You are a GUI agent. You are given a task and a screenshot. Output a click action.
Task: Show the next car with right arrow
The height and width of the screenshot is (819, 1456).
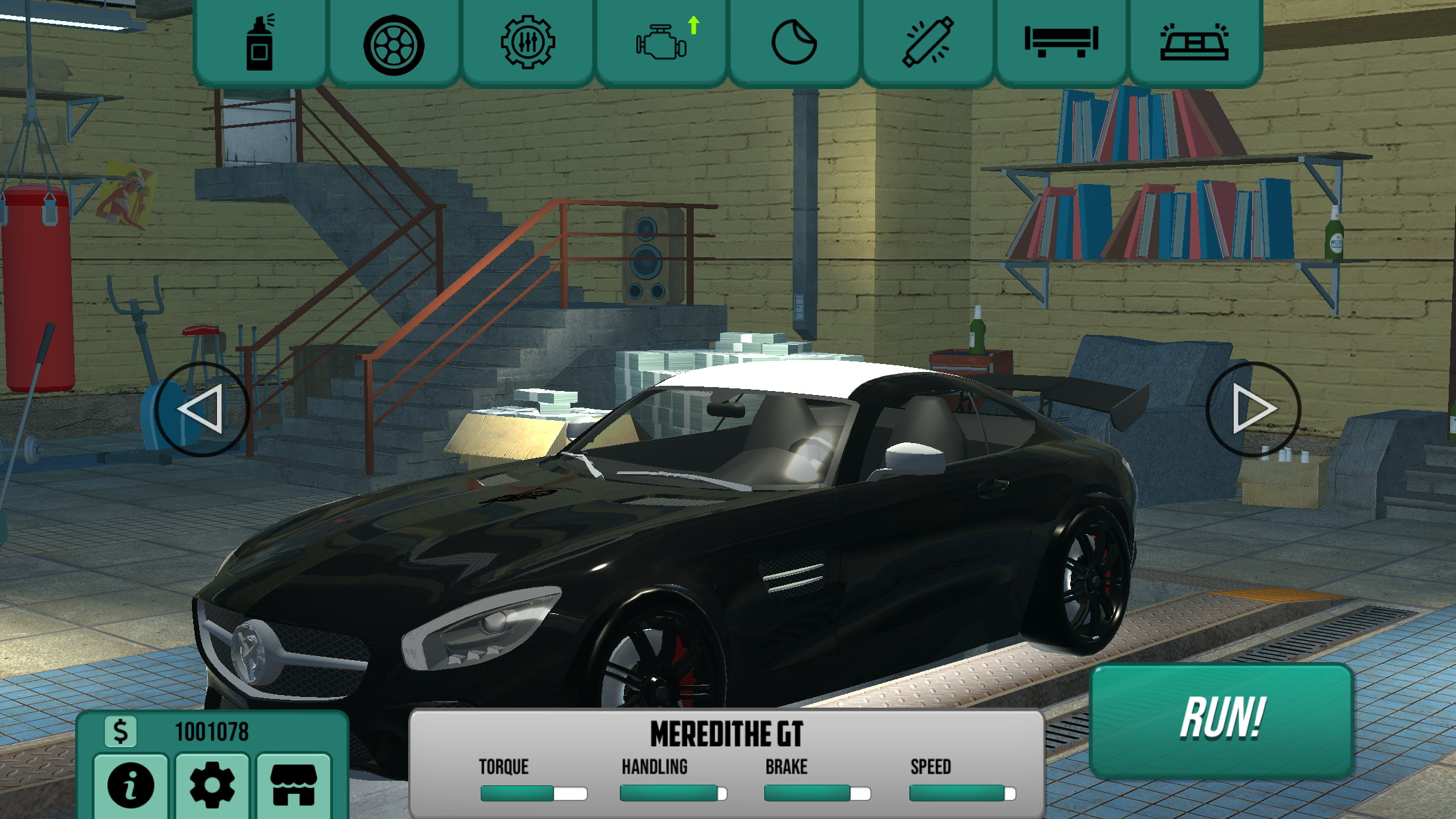[1253, 409]
